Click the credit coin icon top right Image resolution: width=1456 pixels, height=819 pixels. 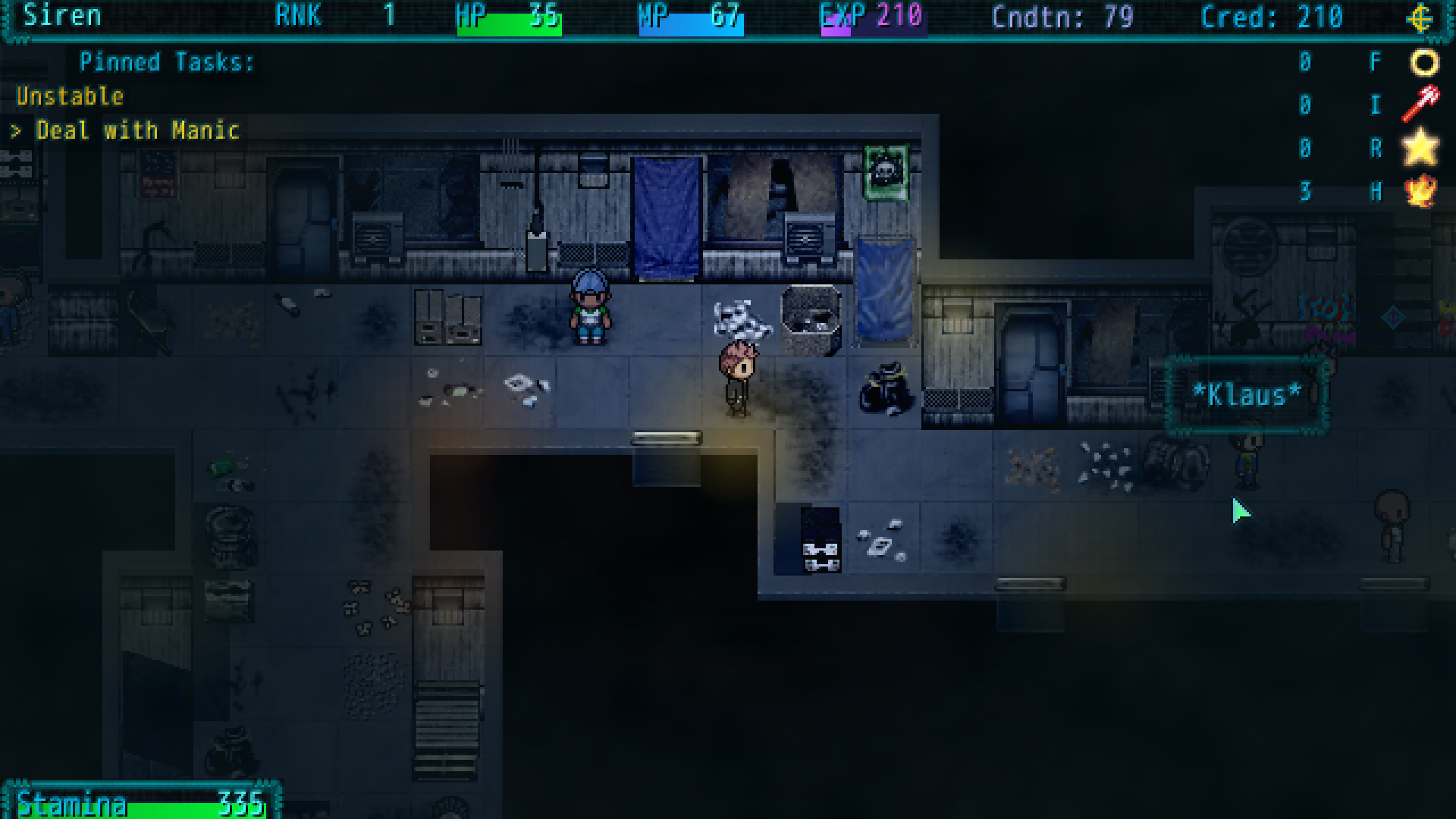(x=1420, y=18)
